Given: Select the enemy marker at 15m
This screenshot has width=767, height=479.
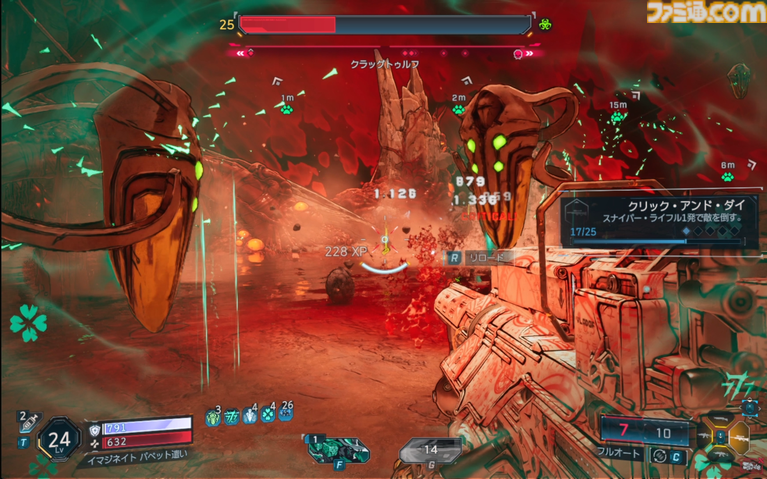Looking at the screenshot, I should click(618, 117).
